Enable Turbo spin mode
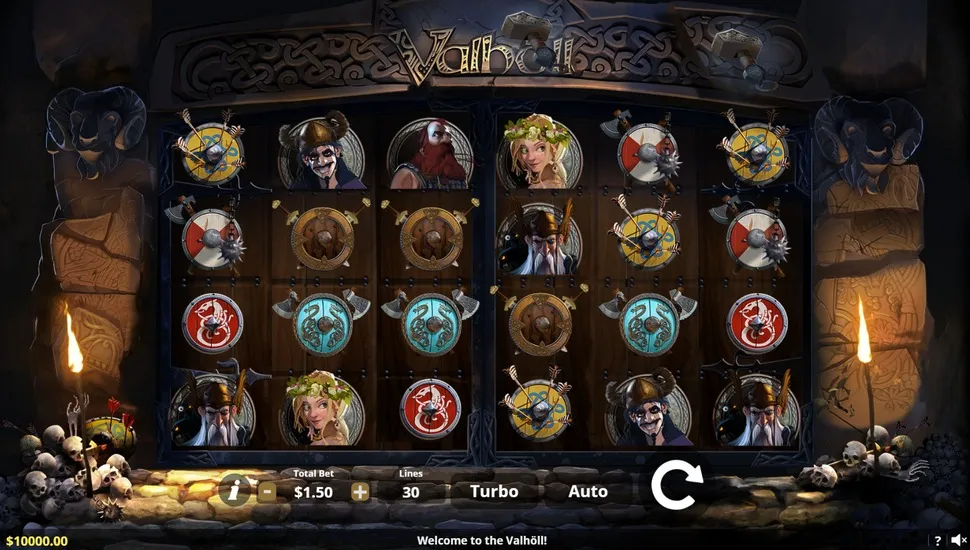Viewport: 970px width, 550px height. point(494,491)
